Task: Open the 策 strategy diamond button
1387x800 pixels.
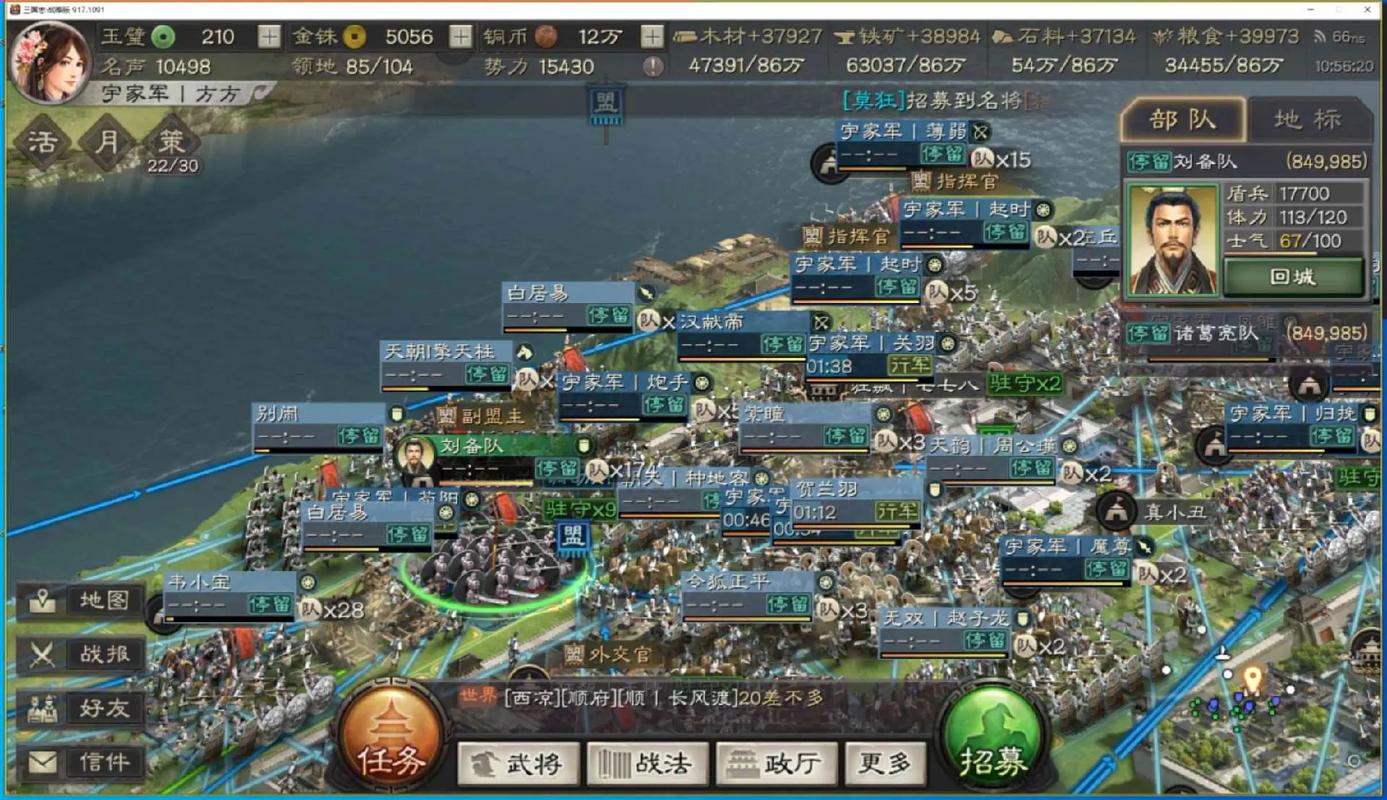Action: click(x=173, y=141)
